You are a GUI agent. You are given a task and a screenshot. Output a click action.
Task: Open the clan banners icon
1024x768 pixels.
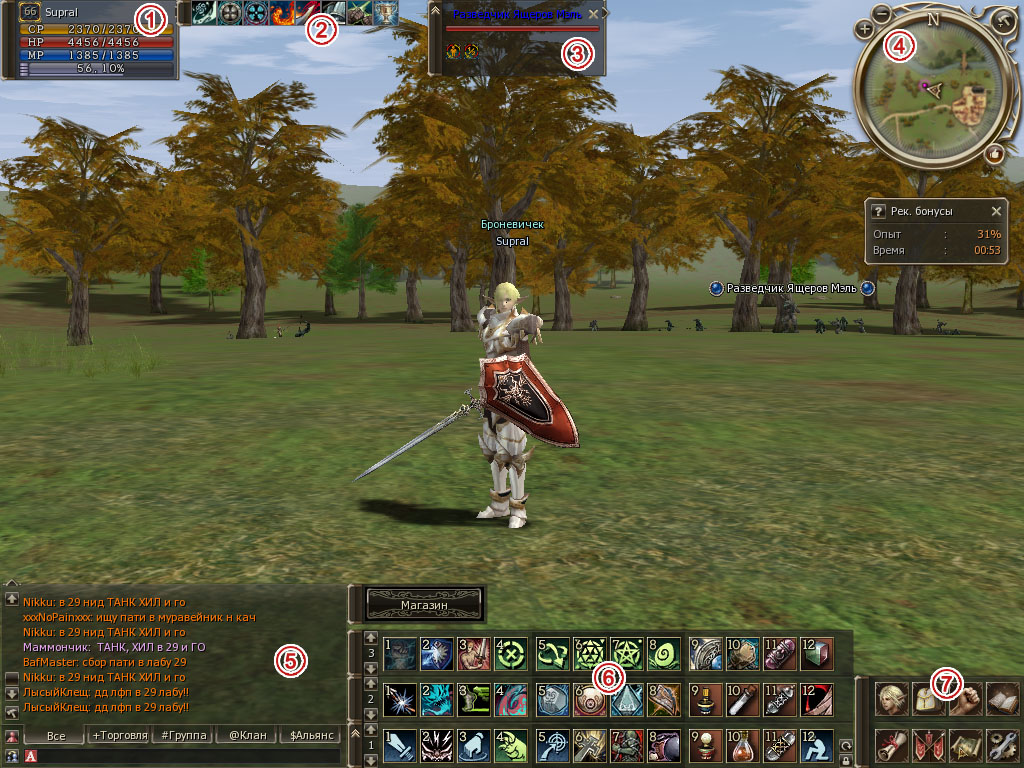[x=928, y=745]
